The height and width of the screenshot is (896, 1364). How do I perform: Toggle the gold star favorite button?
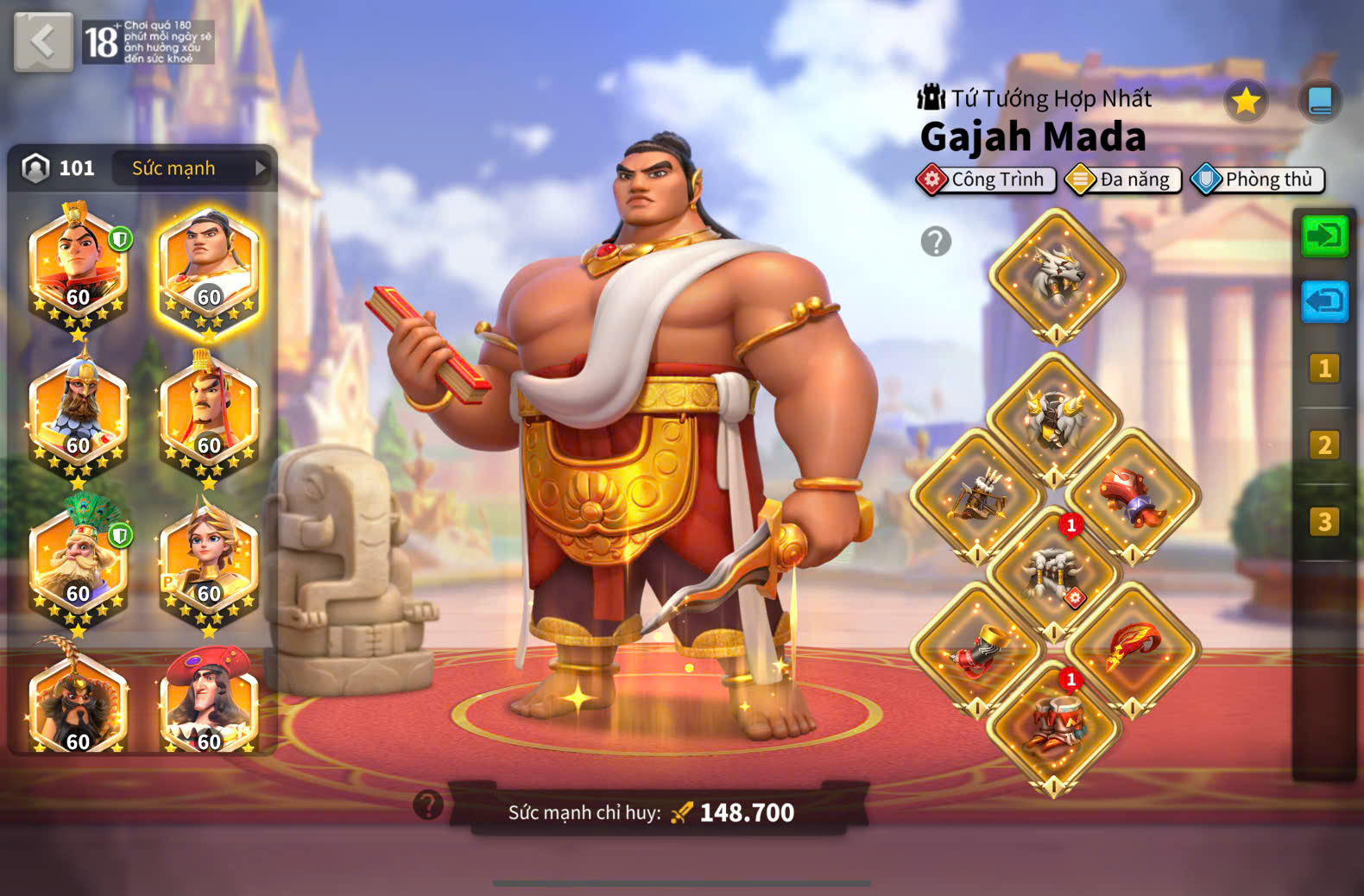(x=1245, y=102)
